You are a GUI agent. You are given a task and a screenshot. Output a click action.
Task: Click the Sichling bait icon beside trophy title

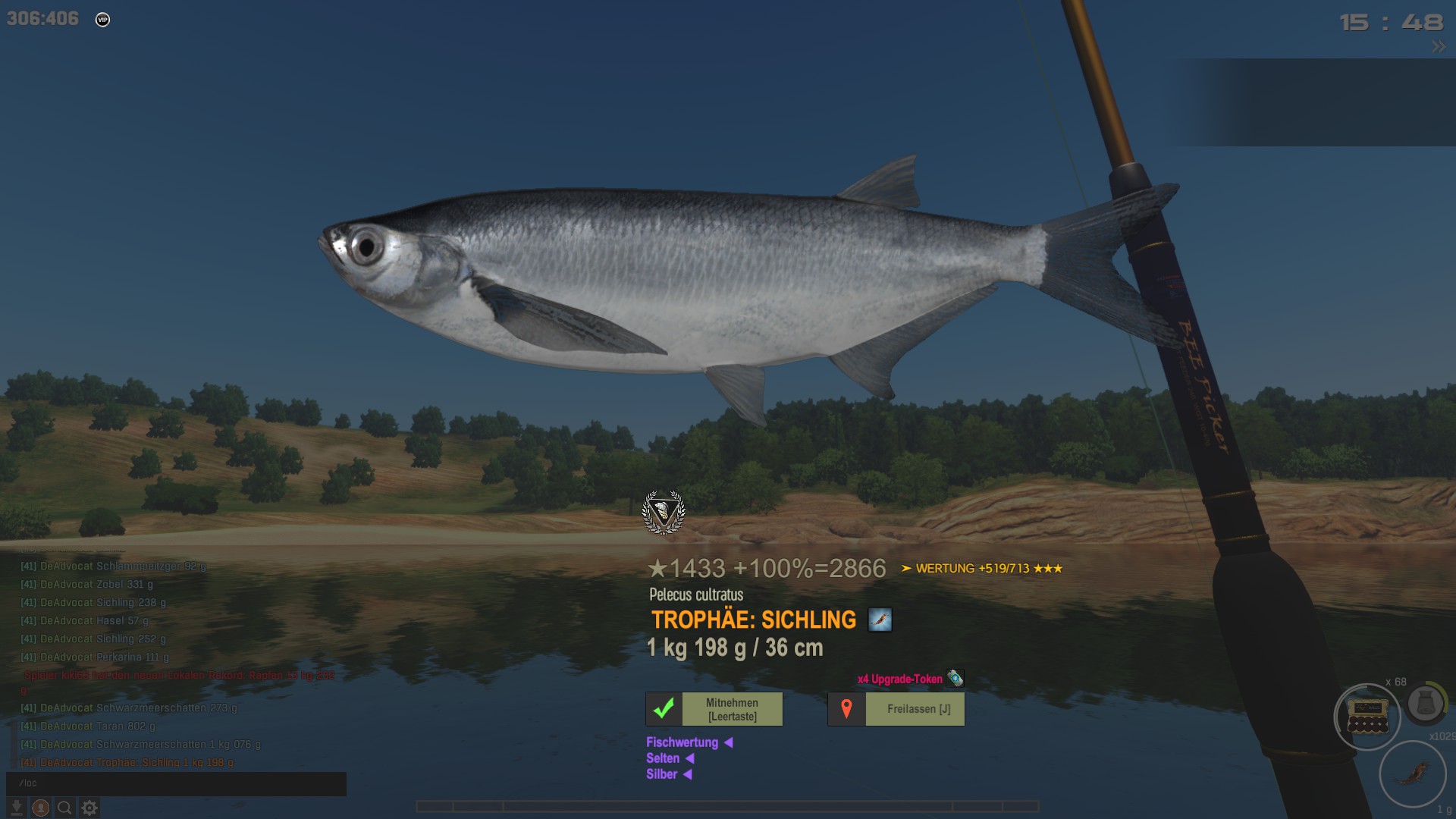(880, 620)
